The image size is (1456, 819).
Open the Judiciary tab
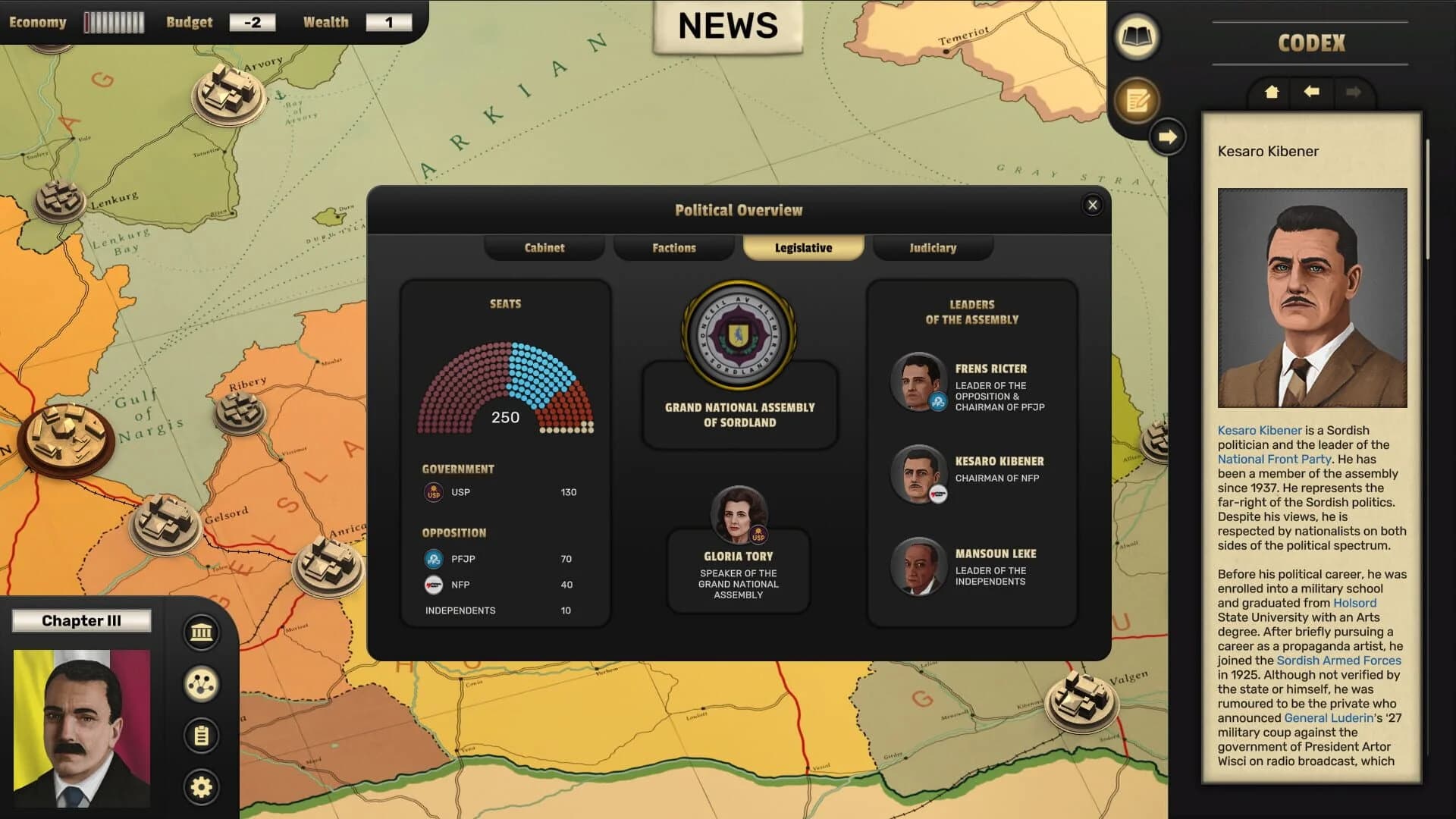click(933, 247)
